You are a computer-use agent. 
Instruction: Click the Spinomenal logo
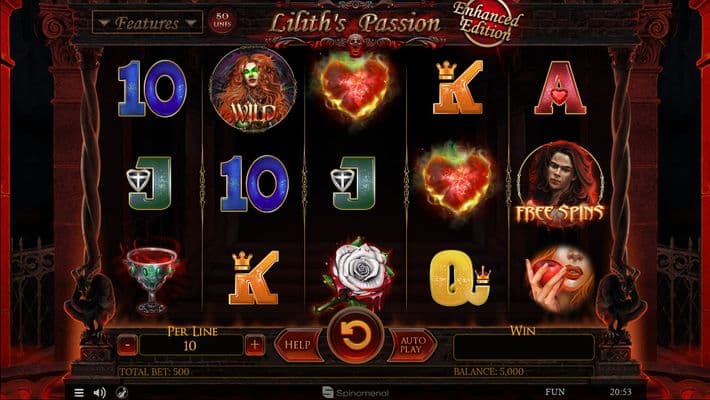click(355, 392)
